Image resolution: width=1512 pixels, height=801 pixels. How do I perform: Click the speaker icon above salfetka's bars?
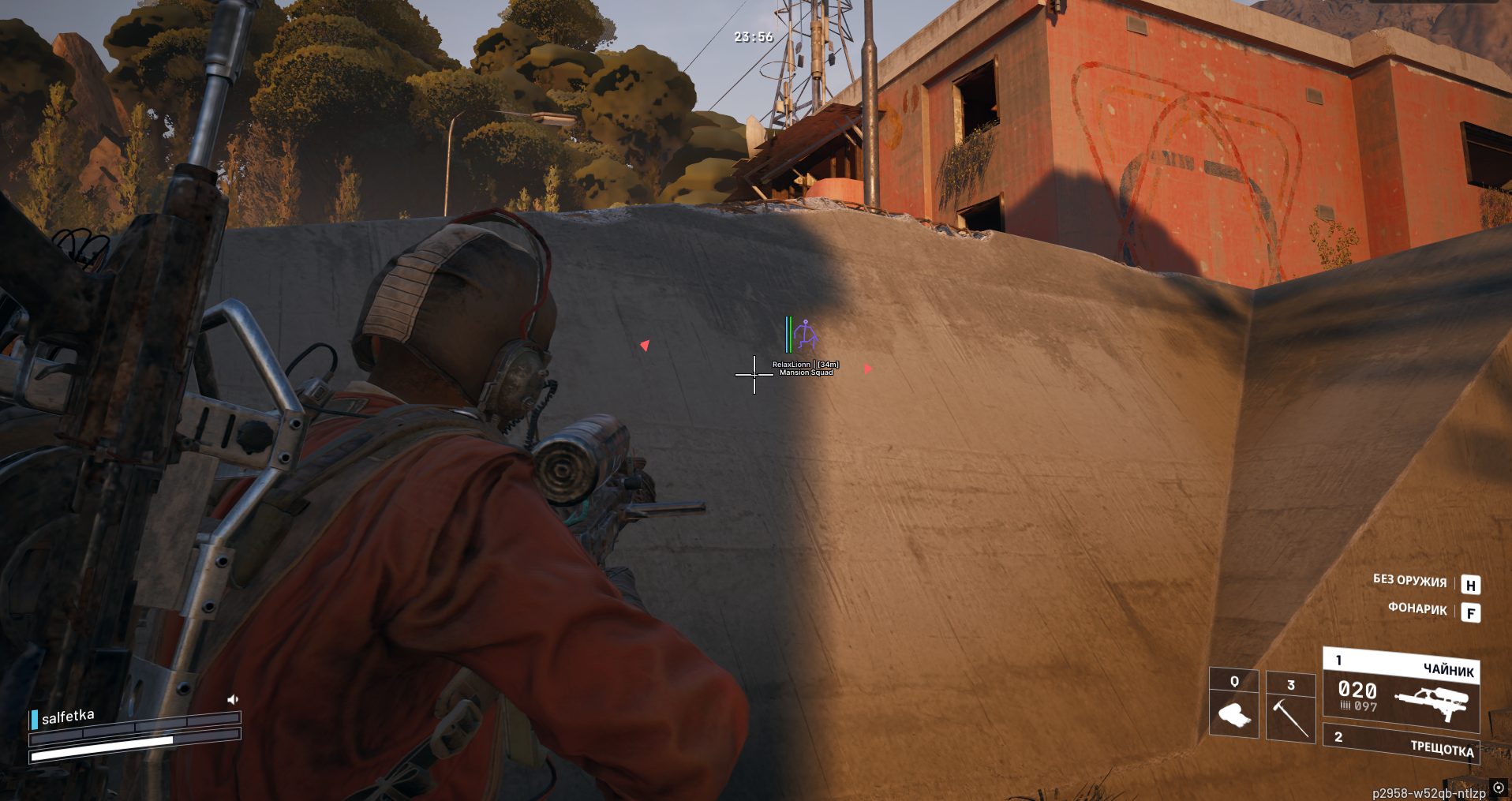pyautogui.click(x=233, y=699)
